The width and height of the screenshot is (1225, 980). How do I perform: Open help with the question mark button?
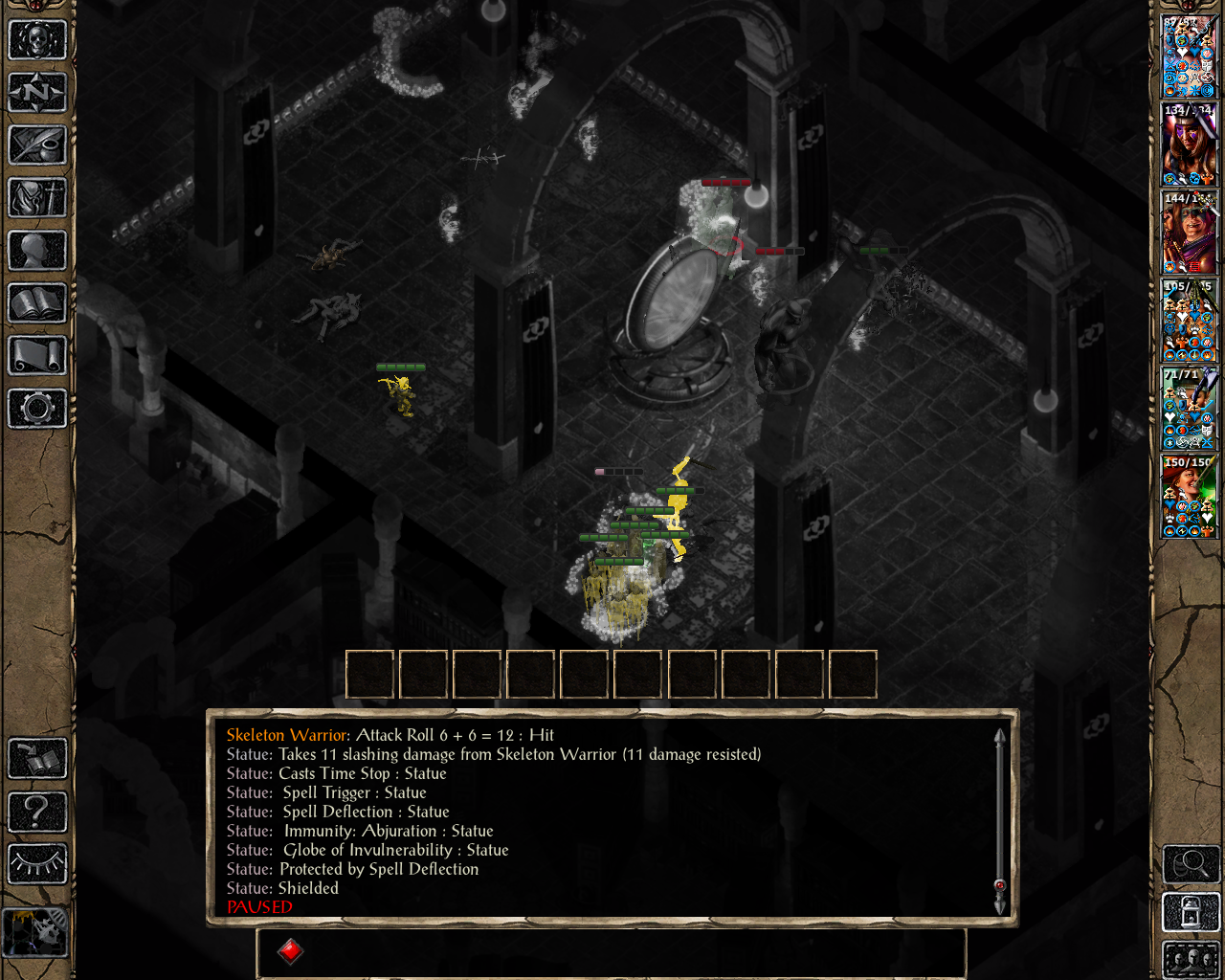37,812
